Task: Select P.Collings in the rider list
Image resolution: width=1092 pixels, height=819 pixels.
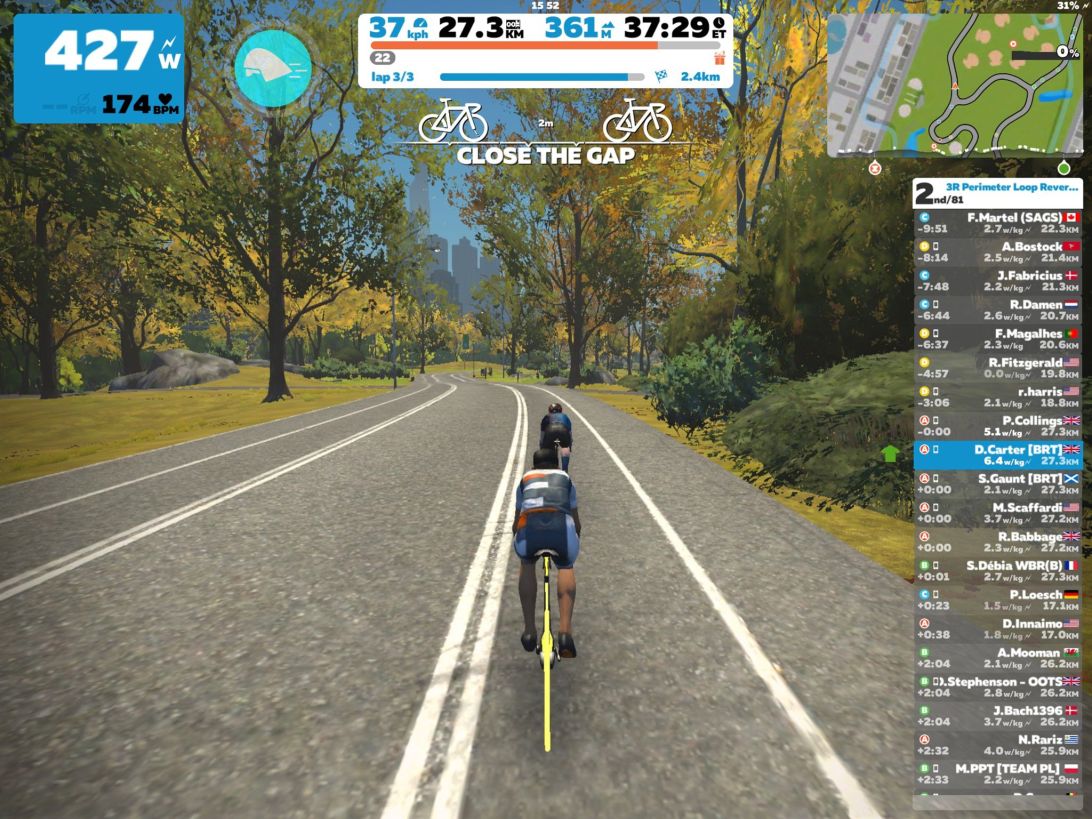Action: coord(997,426)
